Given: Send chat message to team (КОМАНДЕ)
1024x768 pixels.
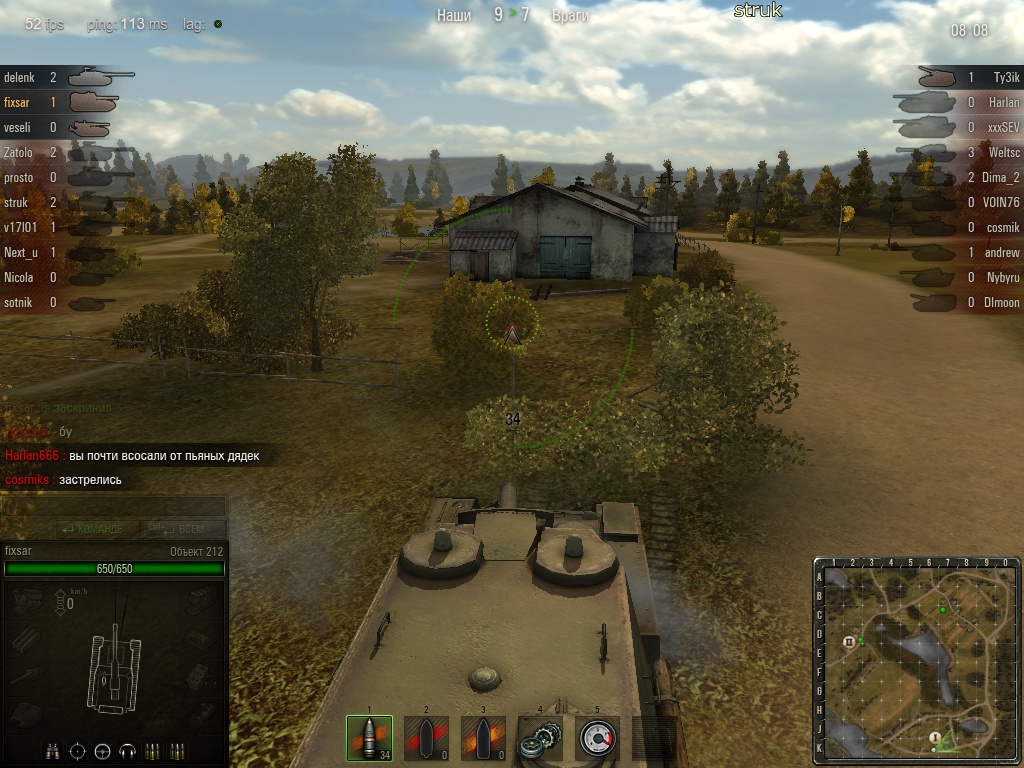Looking at the screenshot, I should (x=92, y=529).
